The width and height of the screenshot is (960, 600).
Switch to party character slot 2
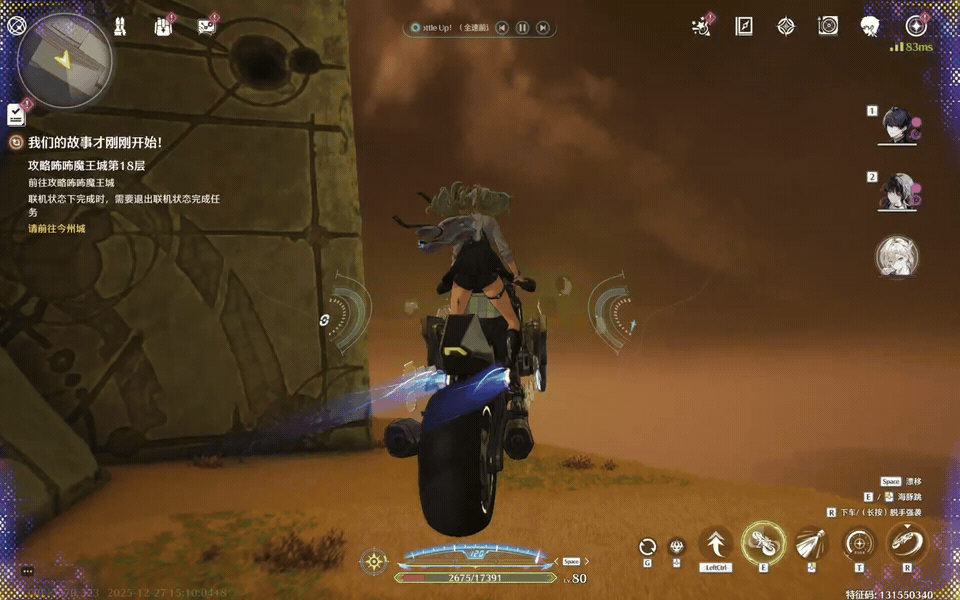tap(896, 191)
